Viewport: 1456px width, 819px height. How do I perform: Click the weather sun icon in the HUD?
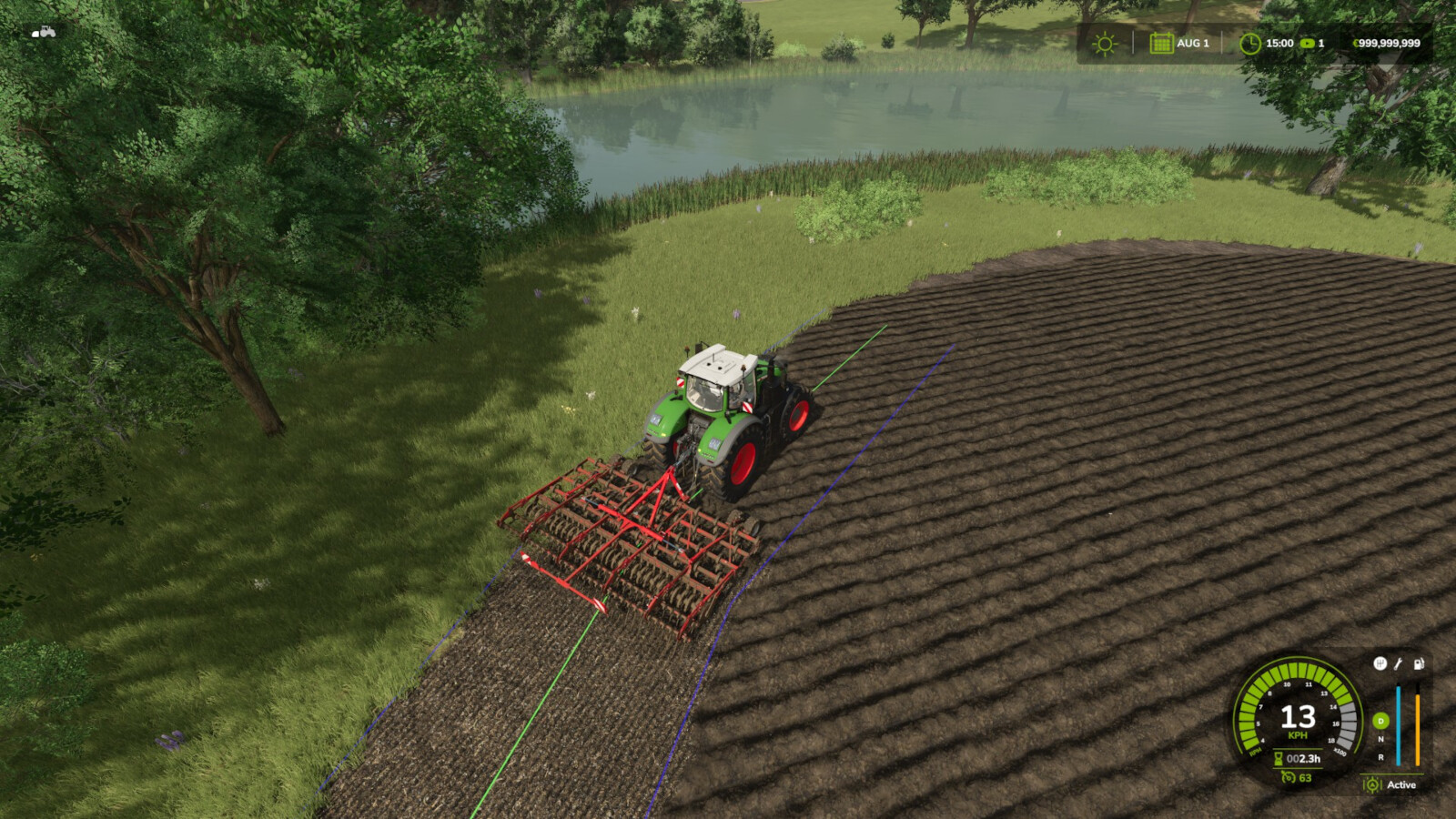[1105, 43]
